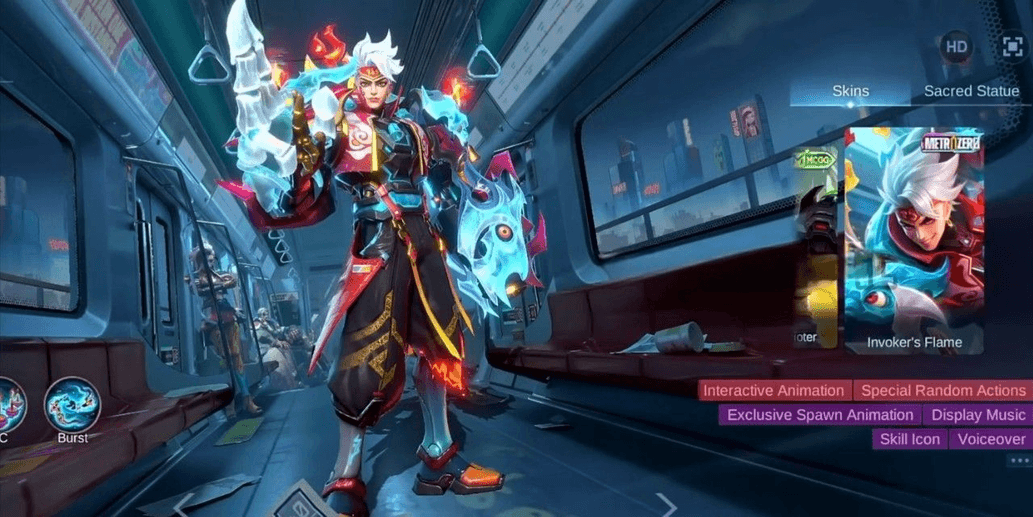Toggle the HD display button
This screenshot has height=517, width=1033.
(x=956, y=47)
